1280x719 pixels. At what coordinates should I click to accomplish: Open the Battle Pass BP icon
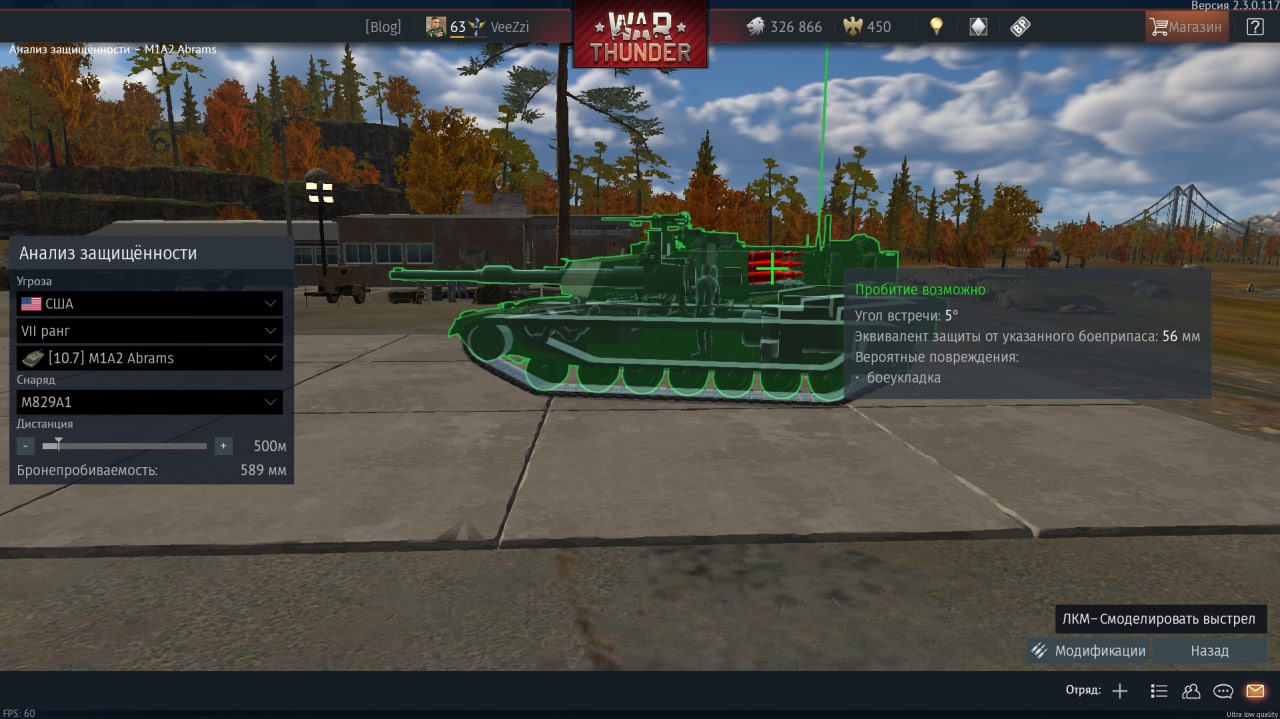(x=1020, y=27)
